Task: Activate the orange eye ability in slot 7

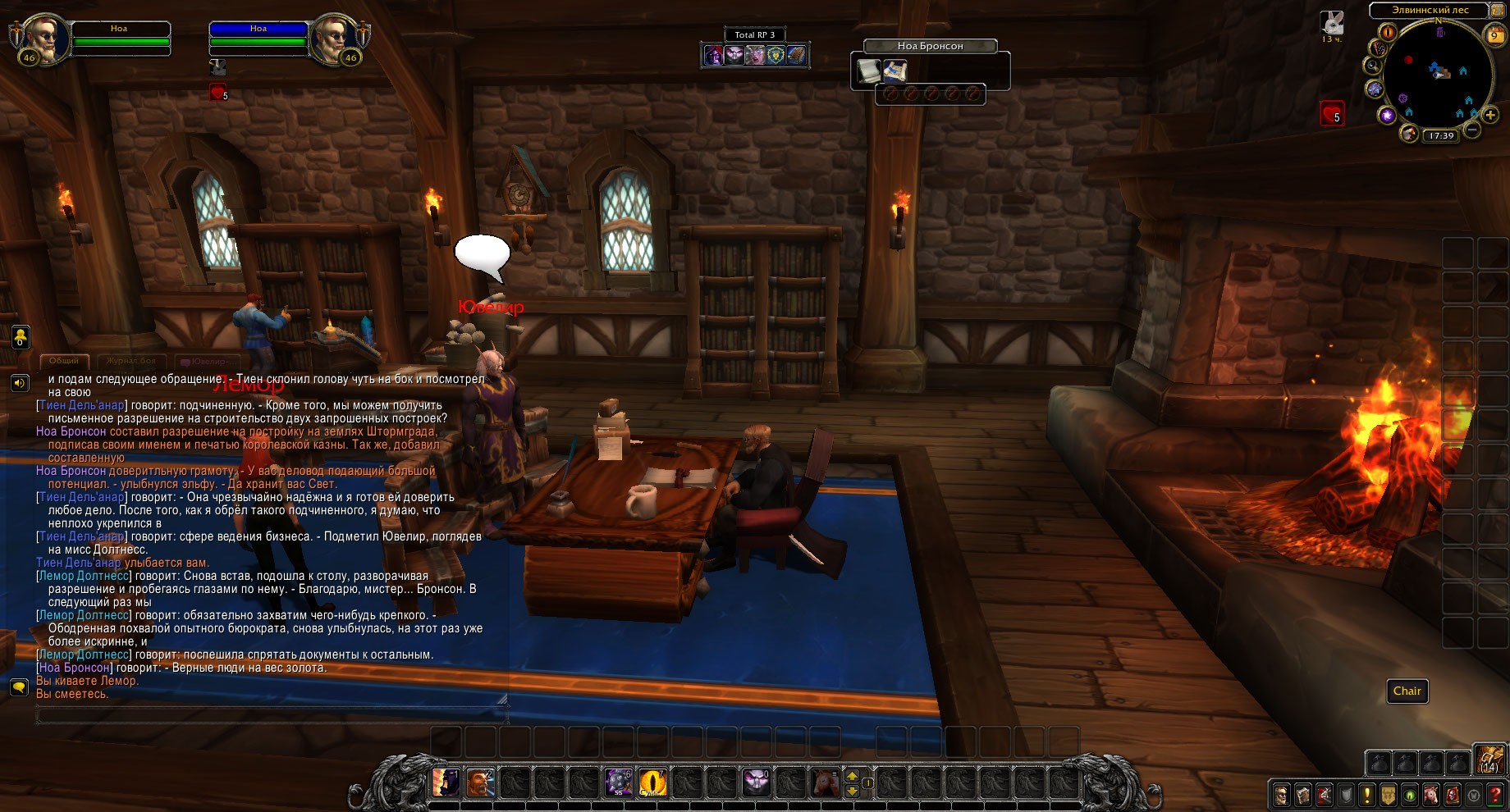Action: click(x=653, y=782)
